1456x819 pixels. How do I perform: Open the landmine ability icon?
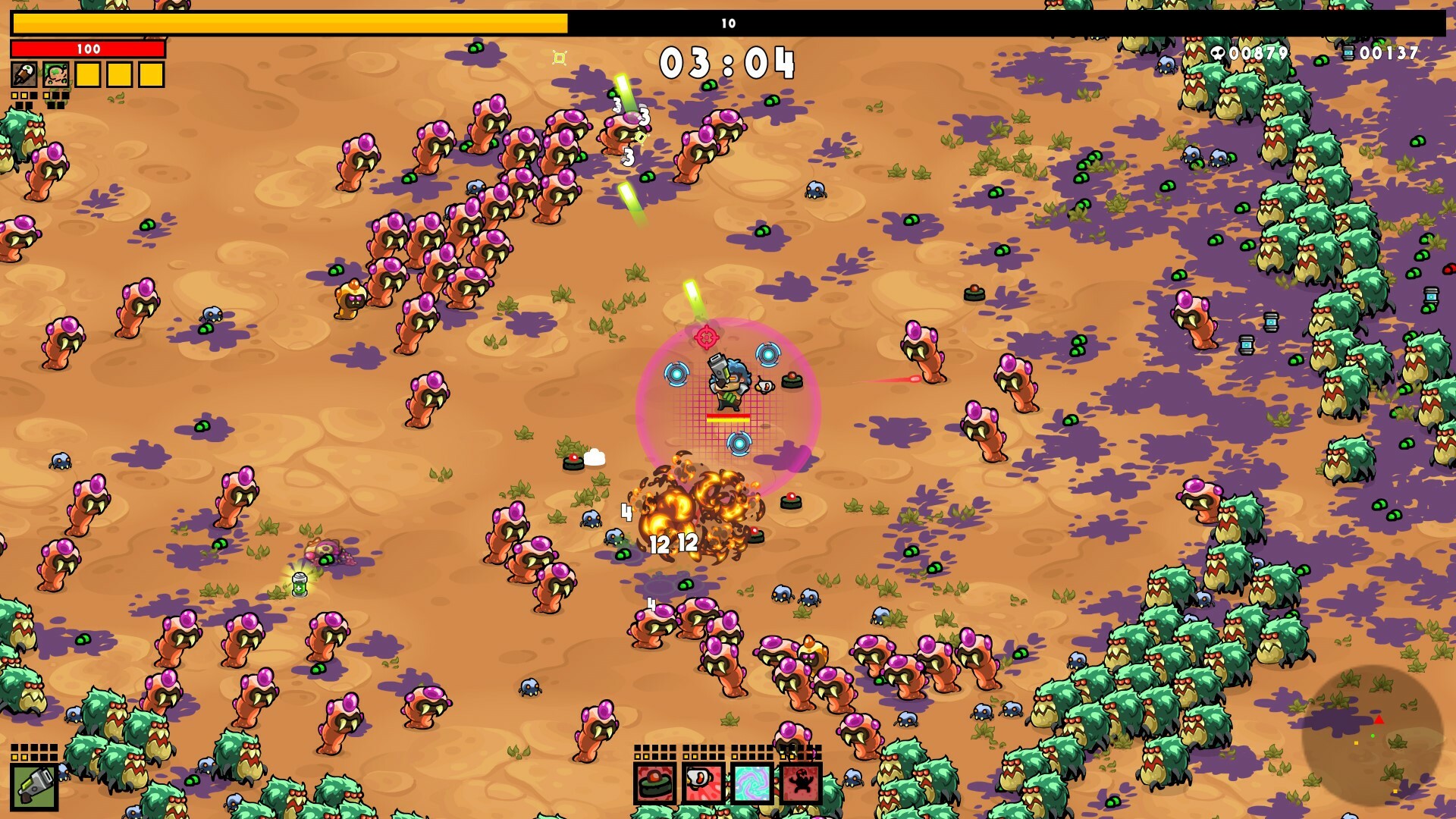point(655,784)
